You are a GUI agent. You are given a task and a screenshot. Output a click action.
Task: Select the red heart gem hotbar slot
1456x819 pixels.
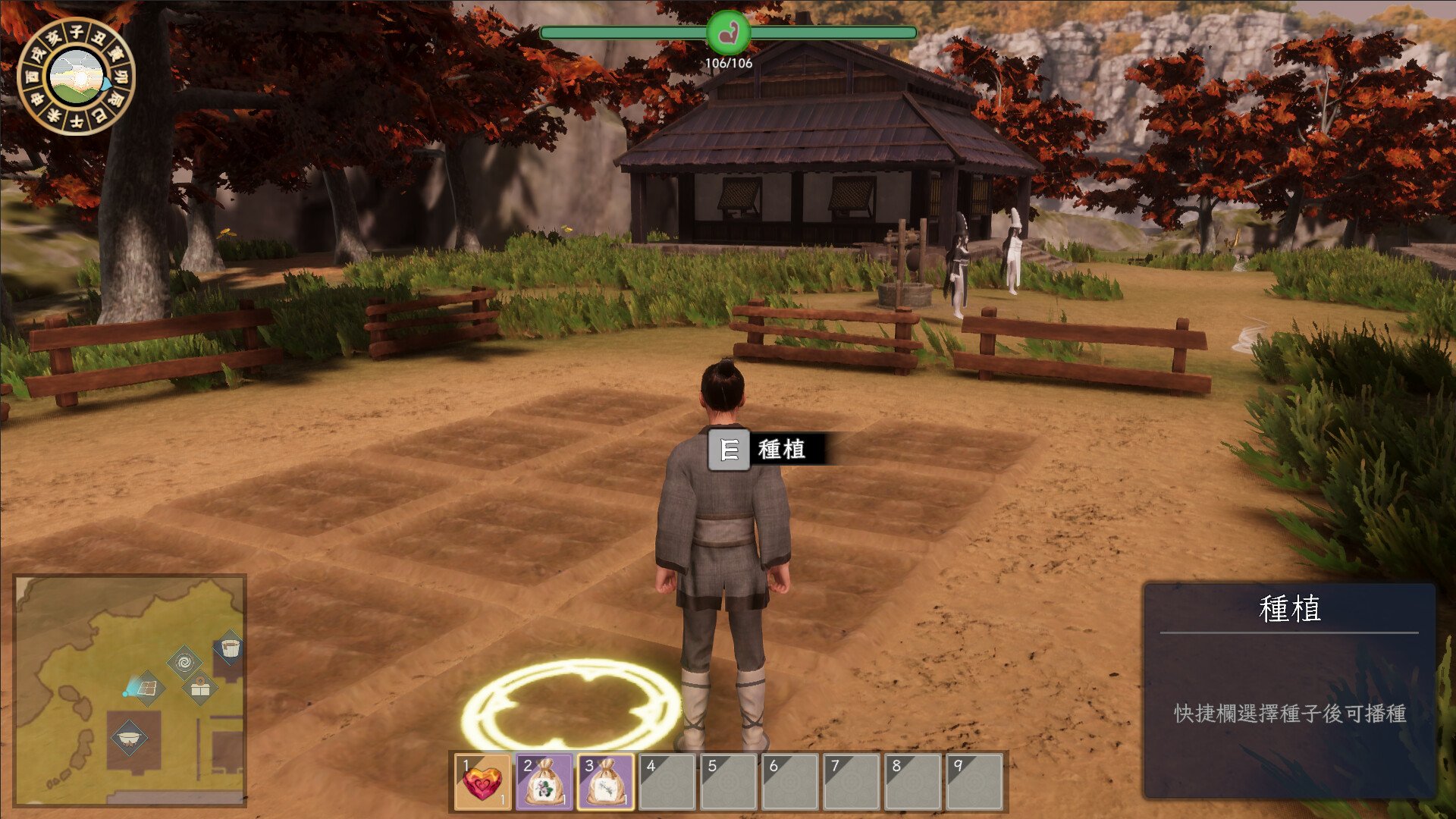pos(483,782)
